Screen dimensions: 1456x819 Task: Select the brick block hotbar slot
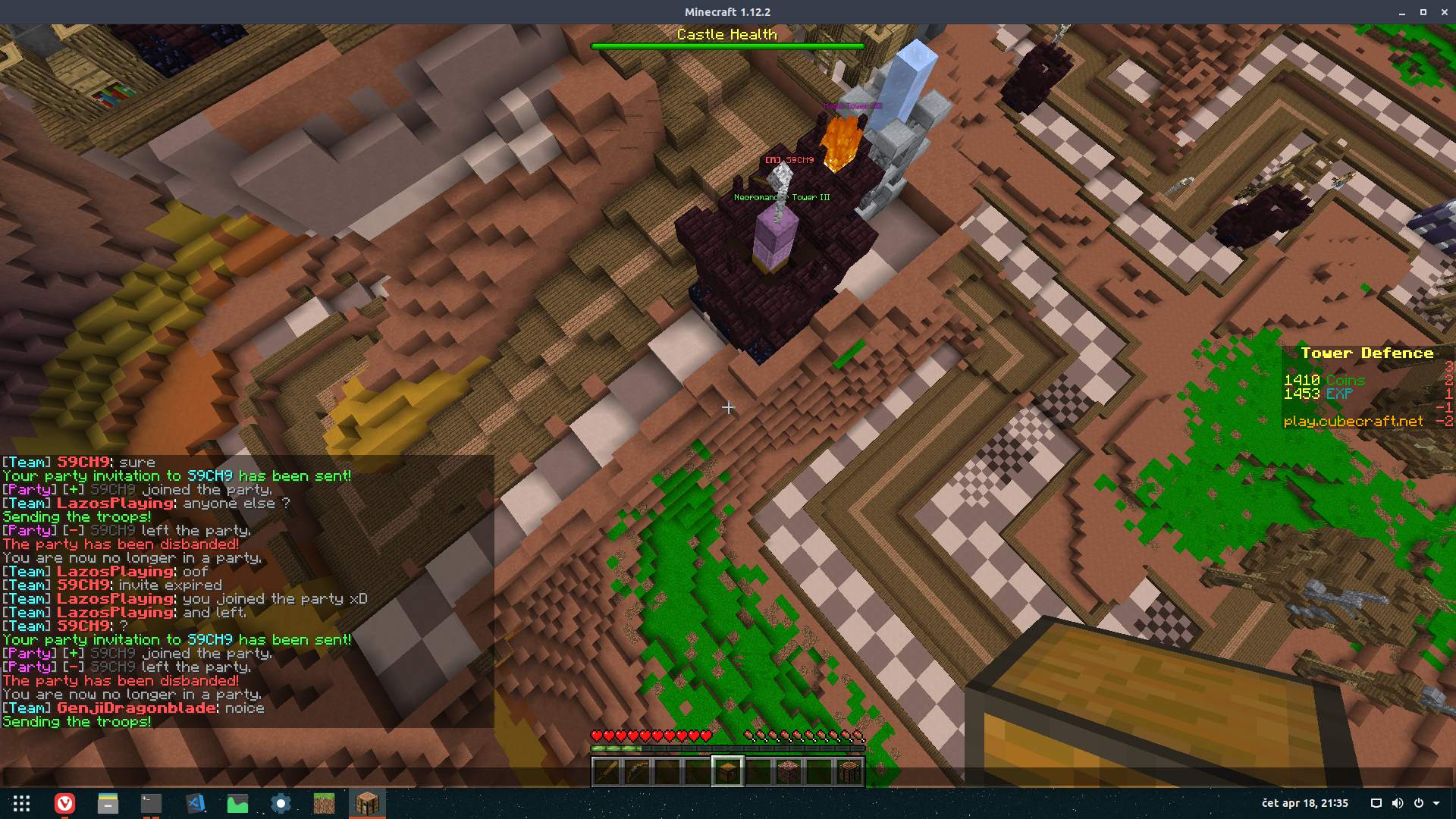pyautogui.click(x=789, y=772)
